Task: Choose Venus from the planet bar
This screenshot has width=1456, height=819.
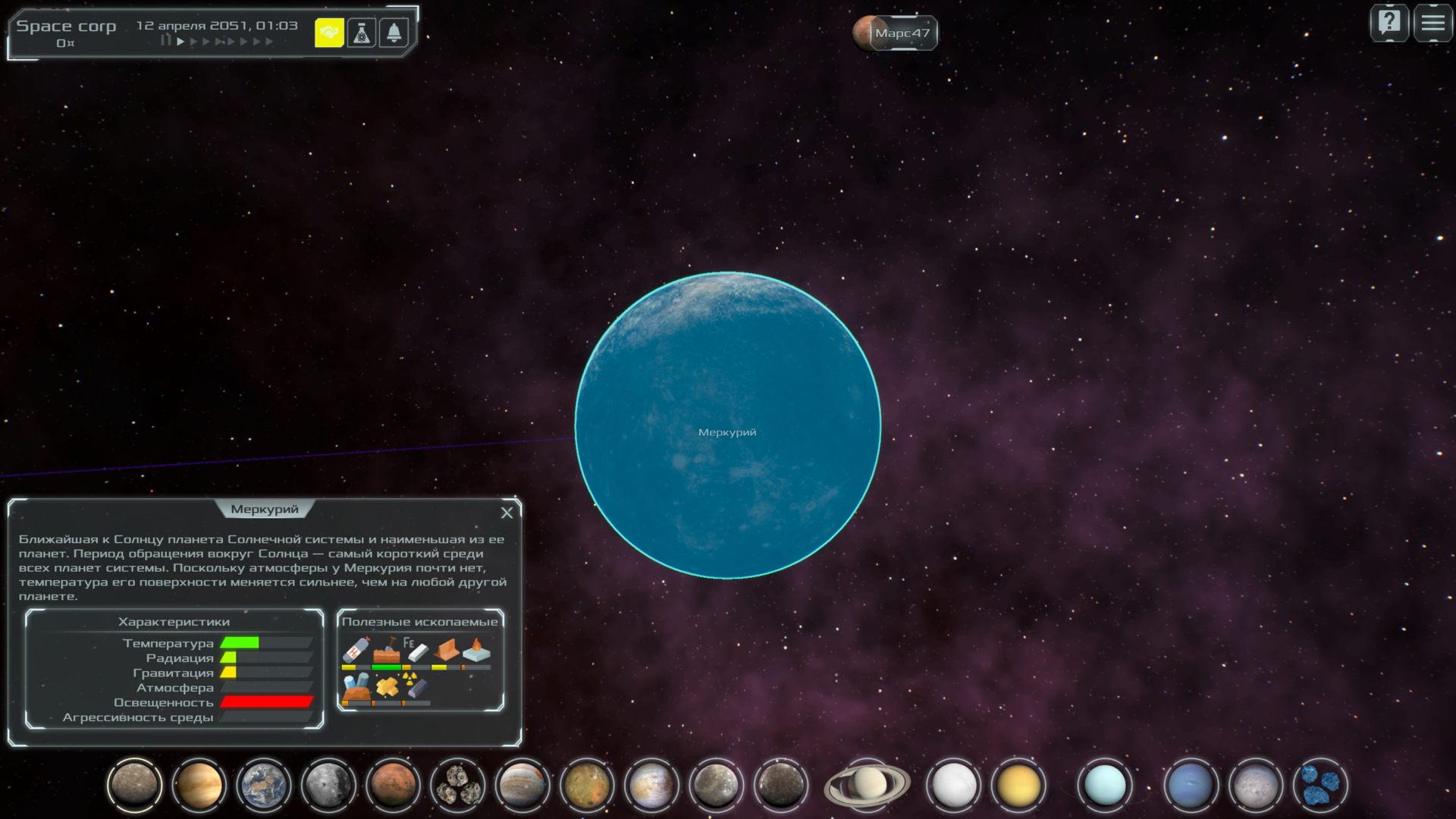Action: [199, 784]
